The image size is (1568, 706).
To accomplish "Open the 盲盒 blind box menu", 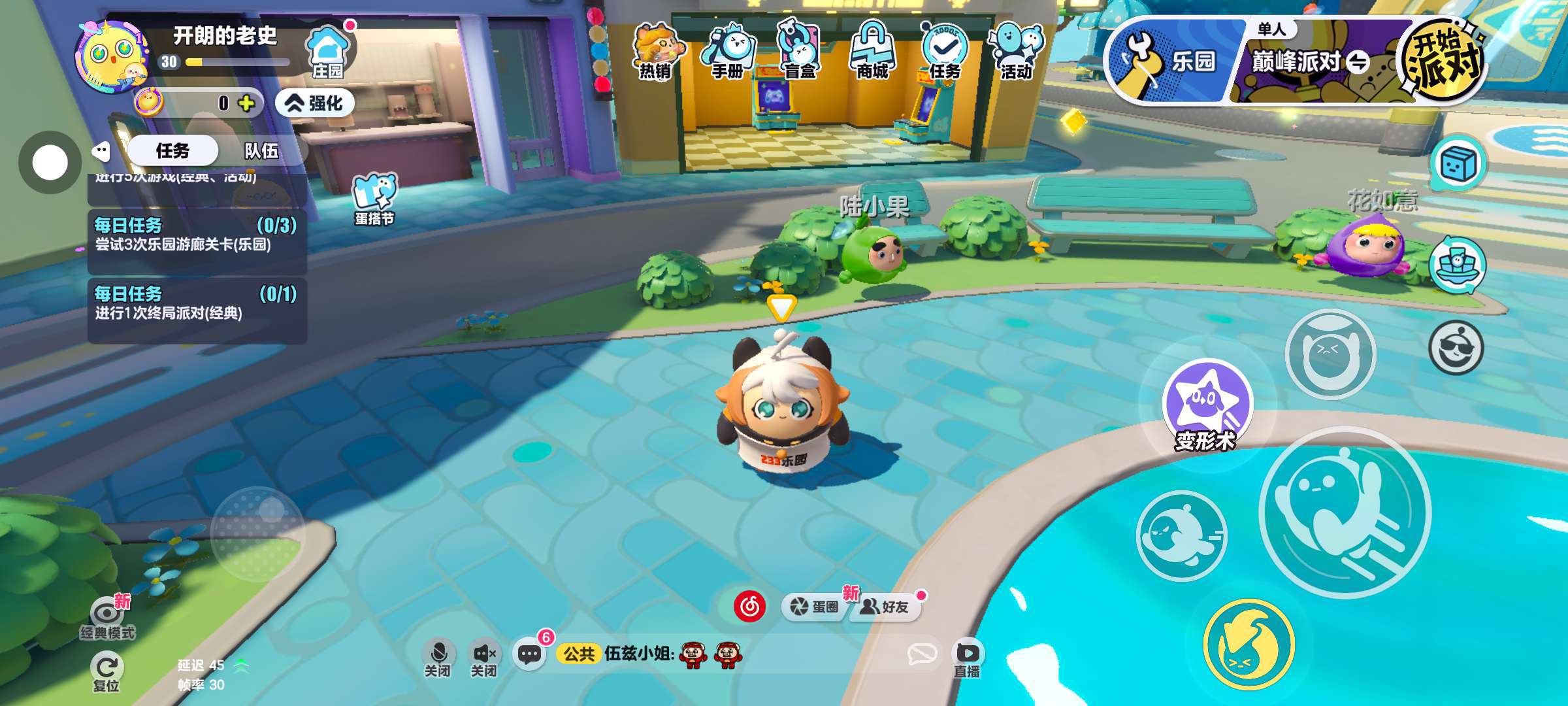I will pos(800,51).
